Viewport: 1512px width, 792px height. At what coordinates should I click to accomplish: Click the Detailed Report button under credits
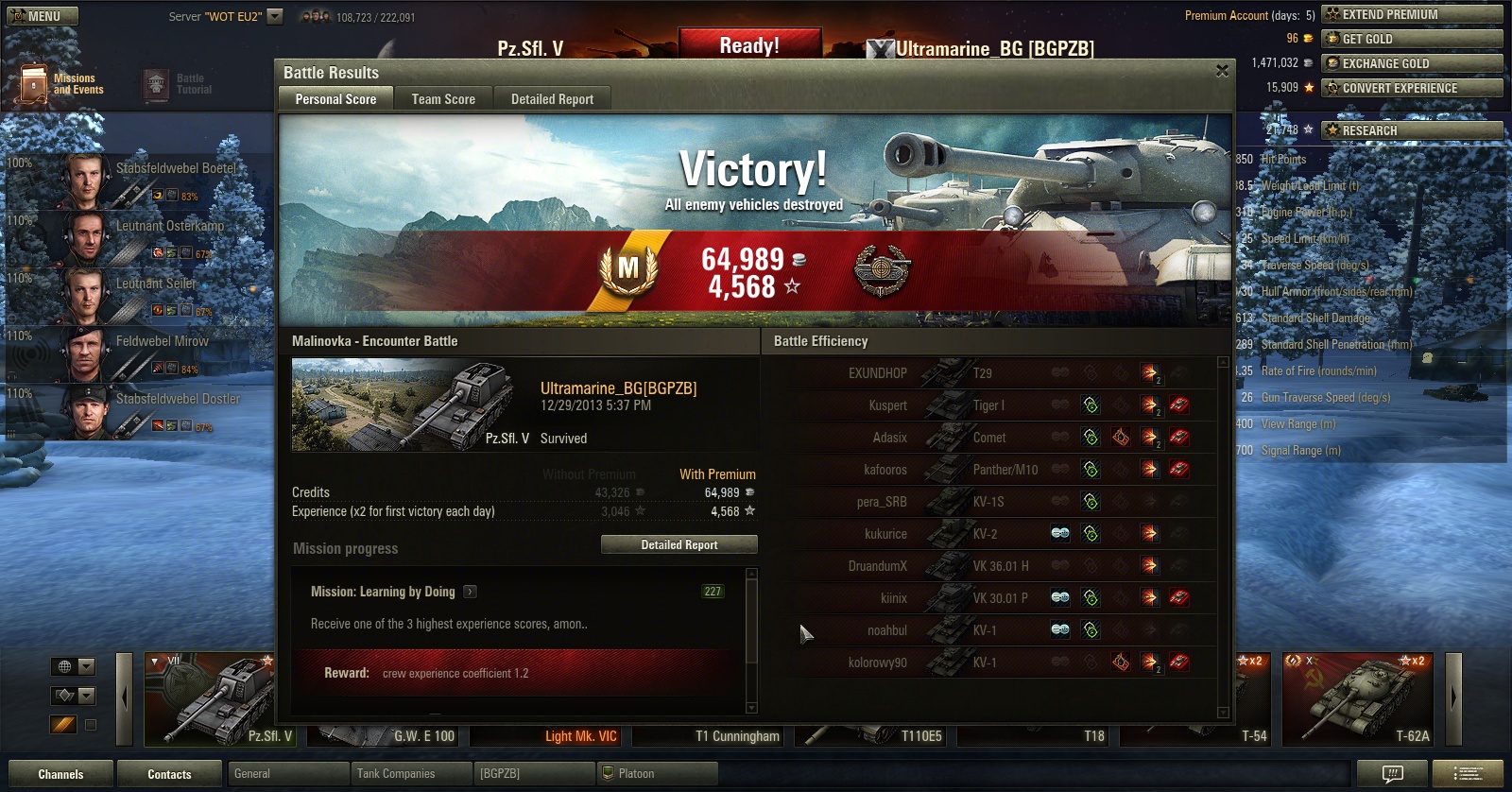tap(679, 544)
